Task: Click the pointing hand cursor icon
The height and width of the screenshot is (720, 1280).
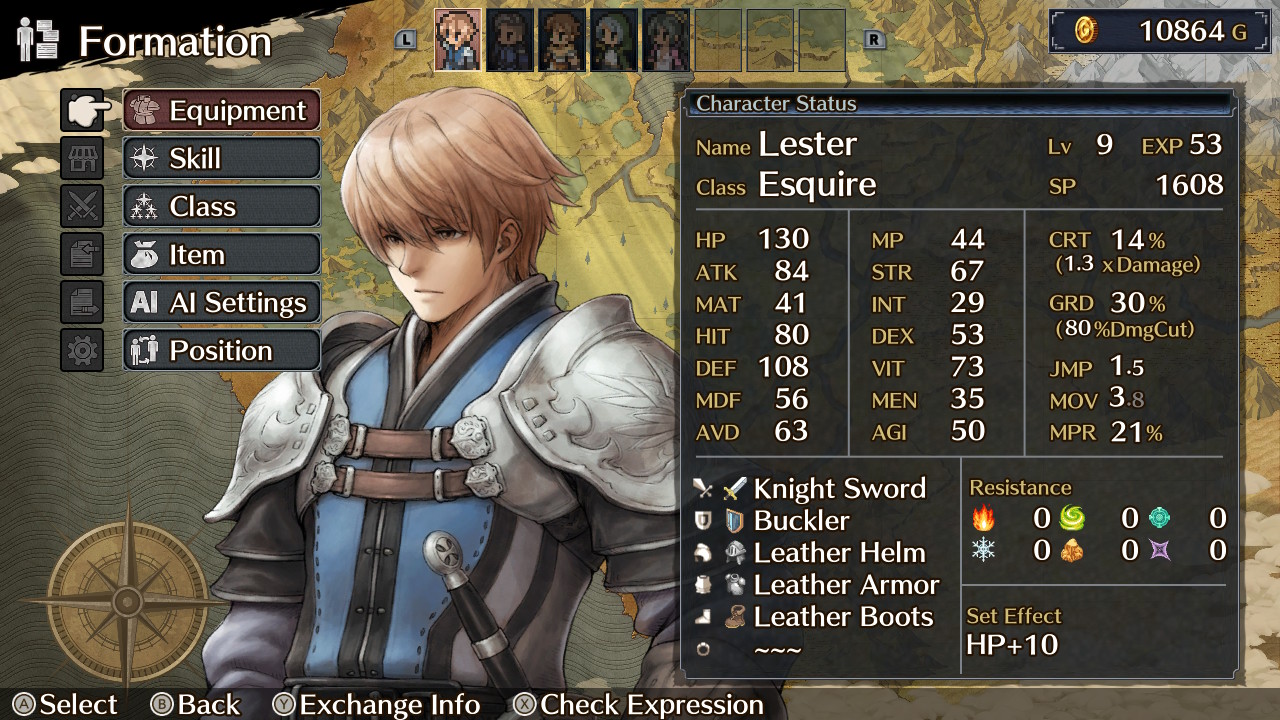Action: (x=82, y=112)
